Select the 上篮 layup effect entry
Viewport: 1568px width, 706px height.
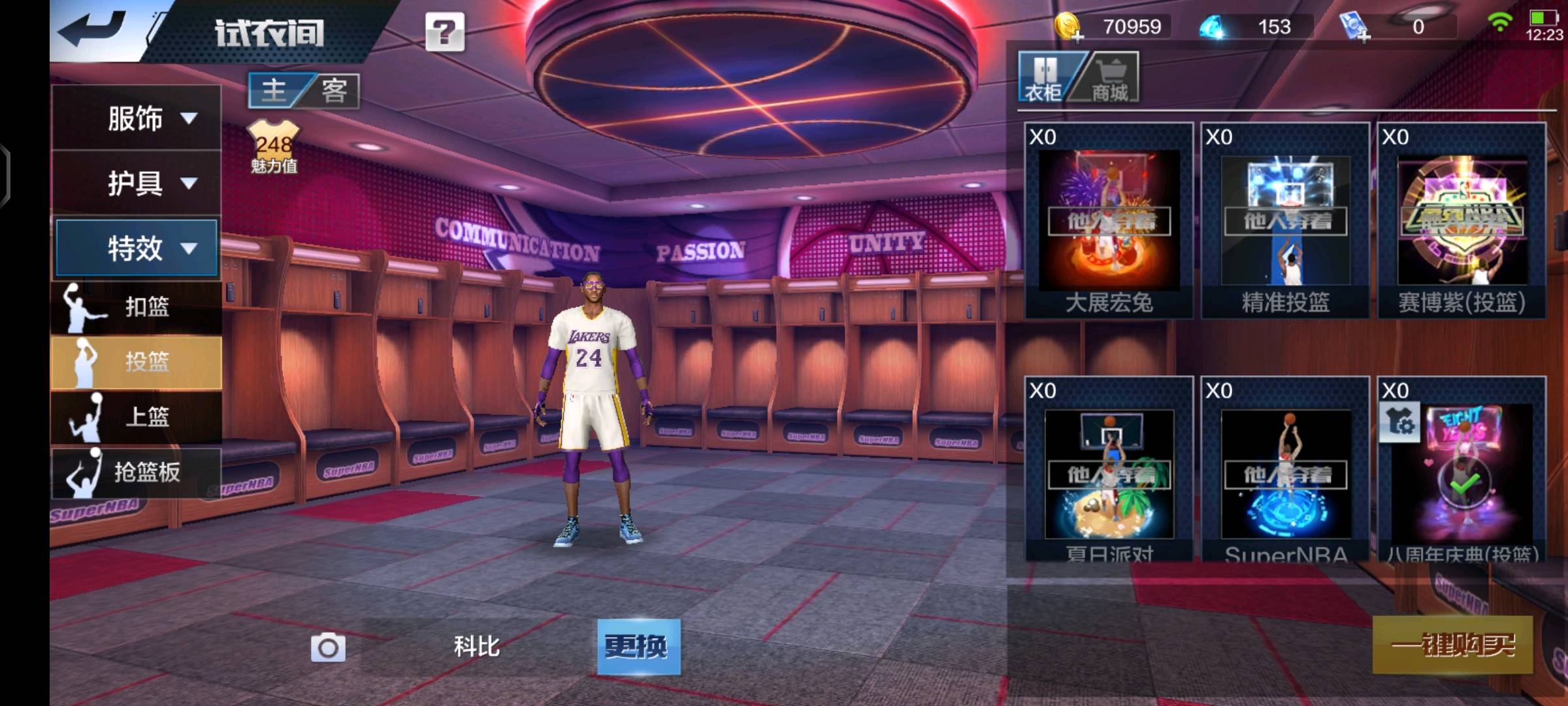pos(137,416)
